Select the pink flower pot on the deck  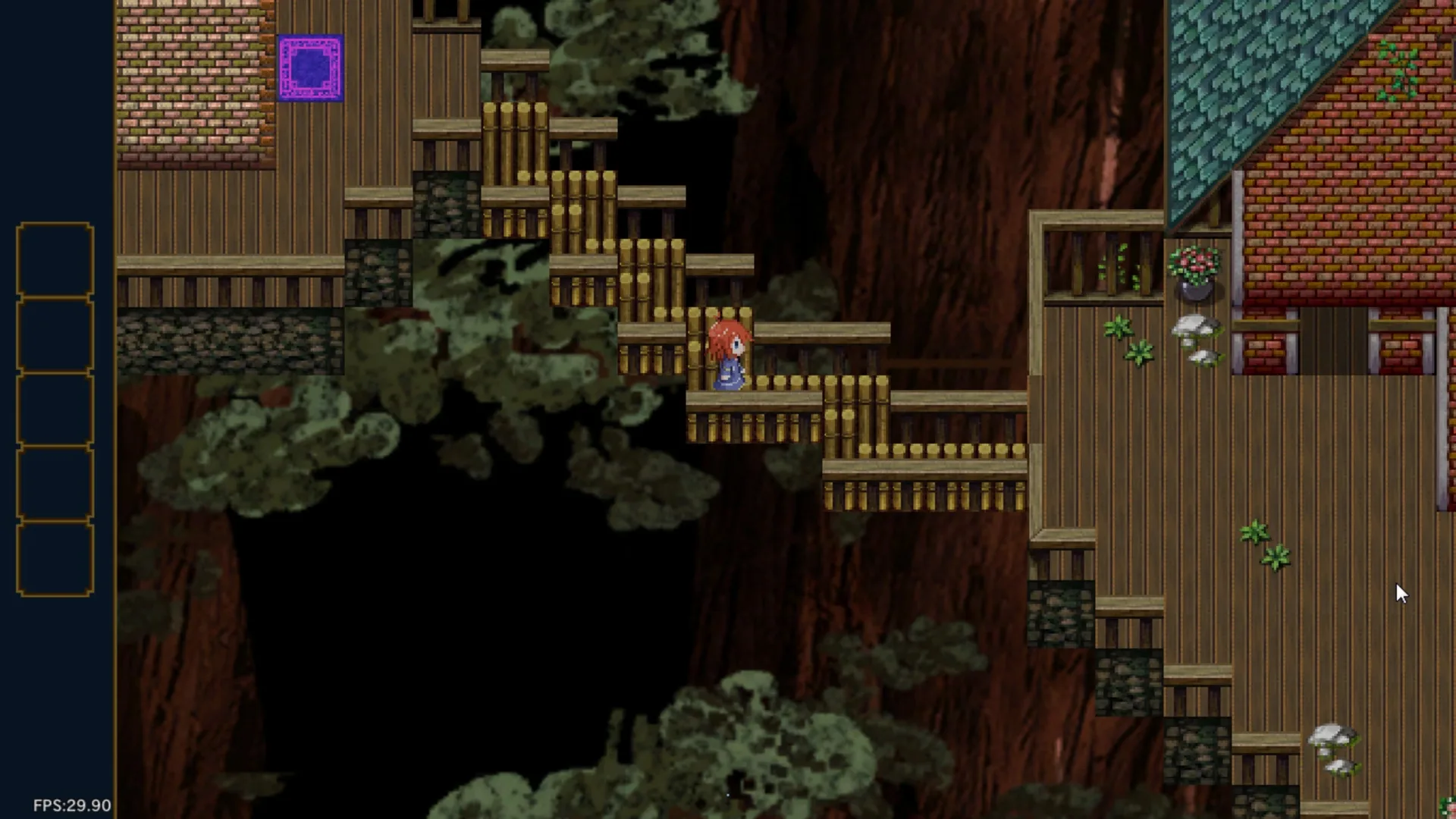point(1194,269)
